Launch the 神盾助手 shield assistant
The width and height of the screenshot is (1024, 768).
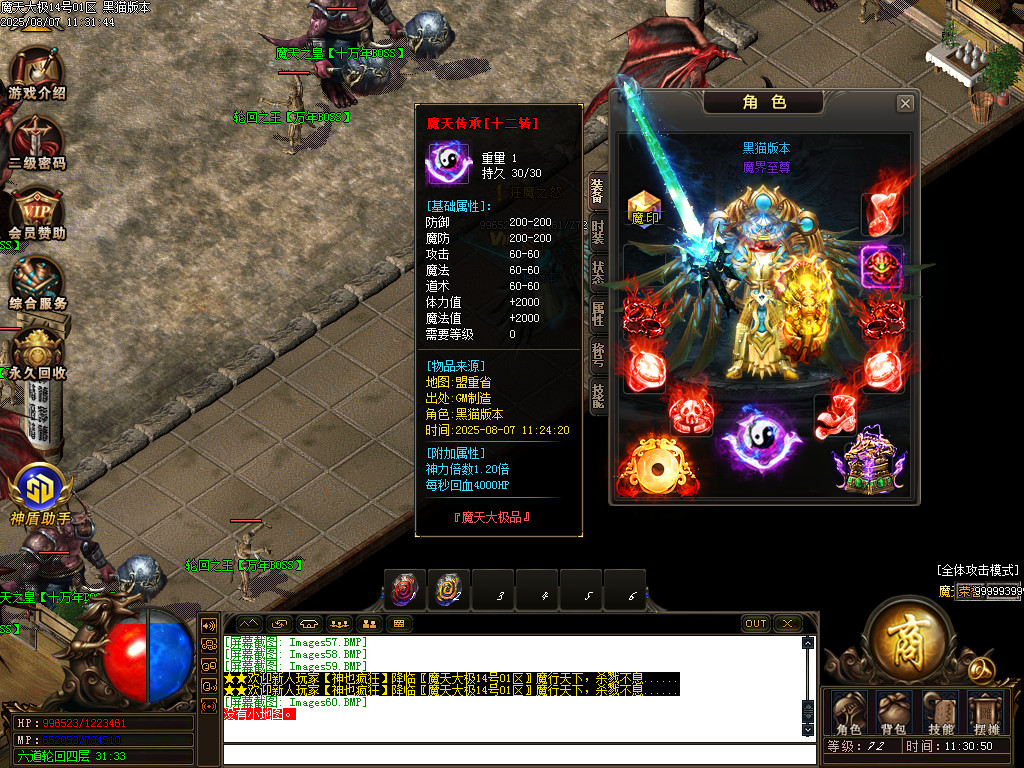[x=40, y=493]
